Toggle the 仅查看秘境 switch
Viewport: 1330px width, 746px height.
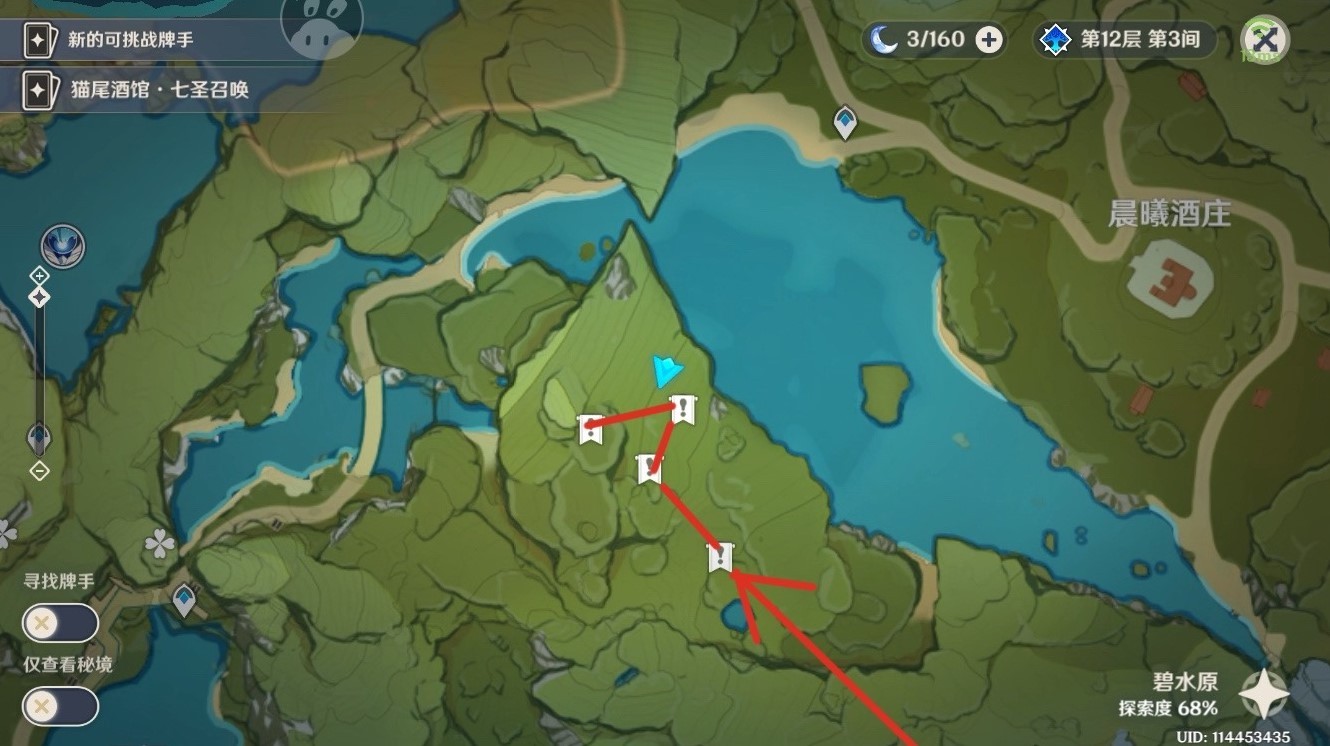coord(61,707)
